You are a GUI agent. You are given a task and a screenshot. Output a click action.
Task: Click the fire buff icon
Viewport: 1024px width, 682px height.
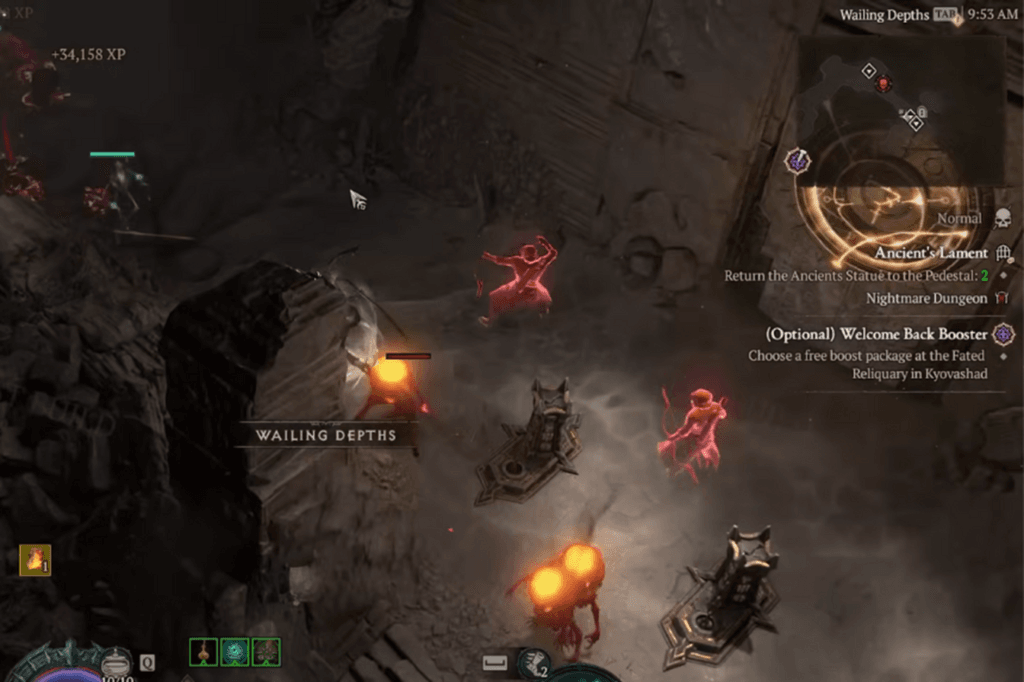click(35, 560)
